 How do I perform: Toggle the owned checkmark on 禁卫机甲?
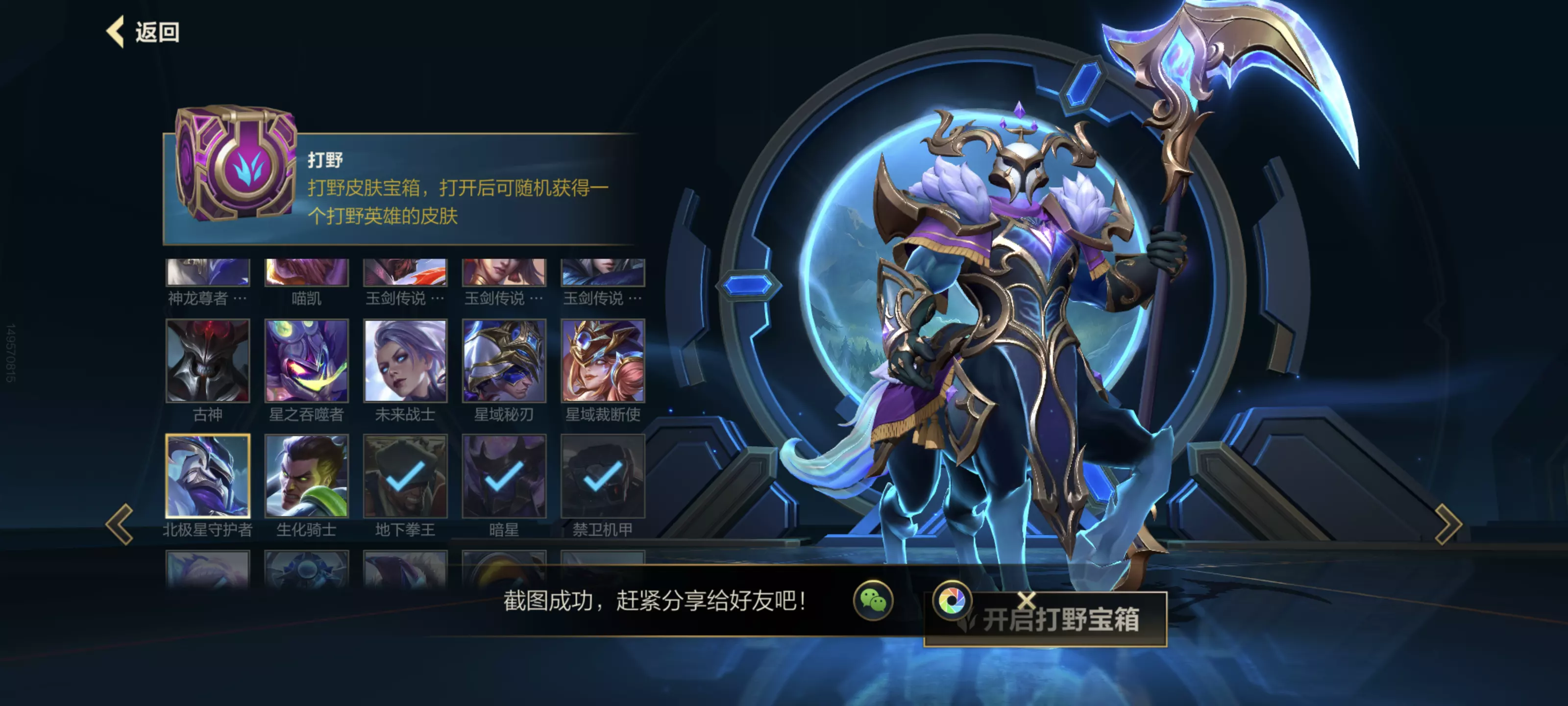(602, 478)
